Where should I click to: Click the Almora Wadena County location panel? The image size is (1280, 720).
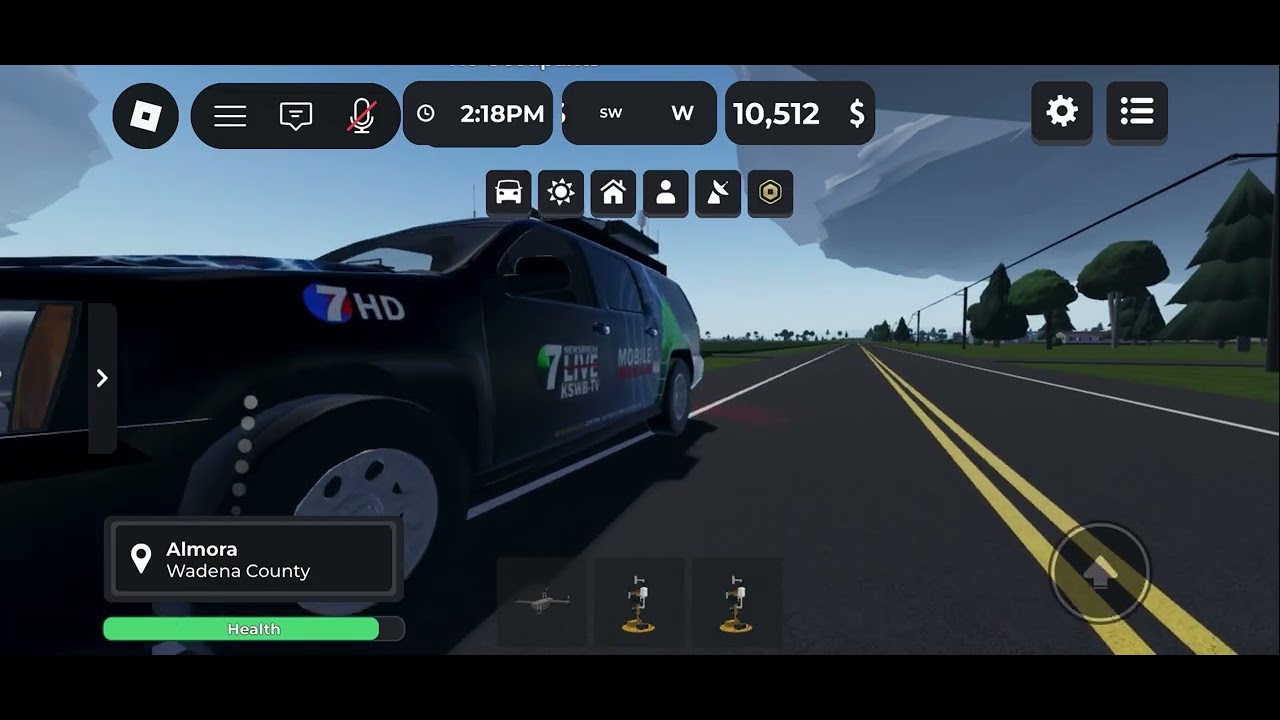(253, 560)
